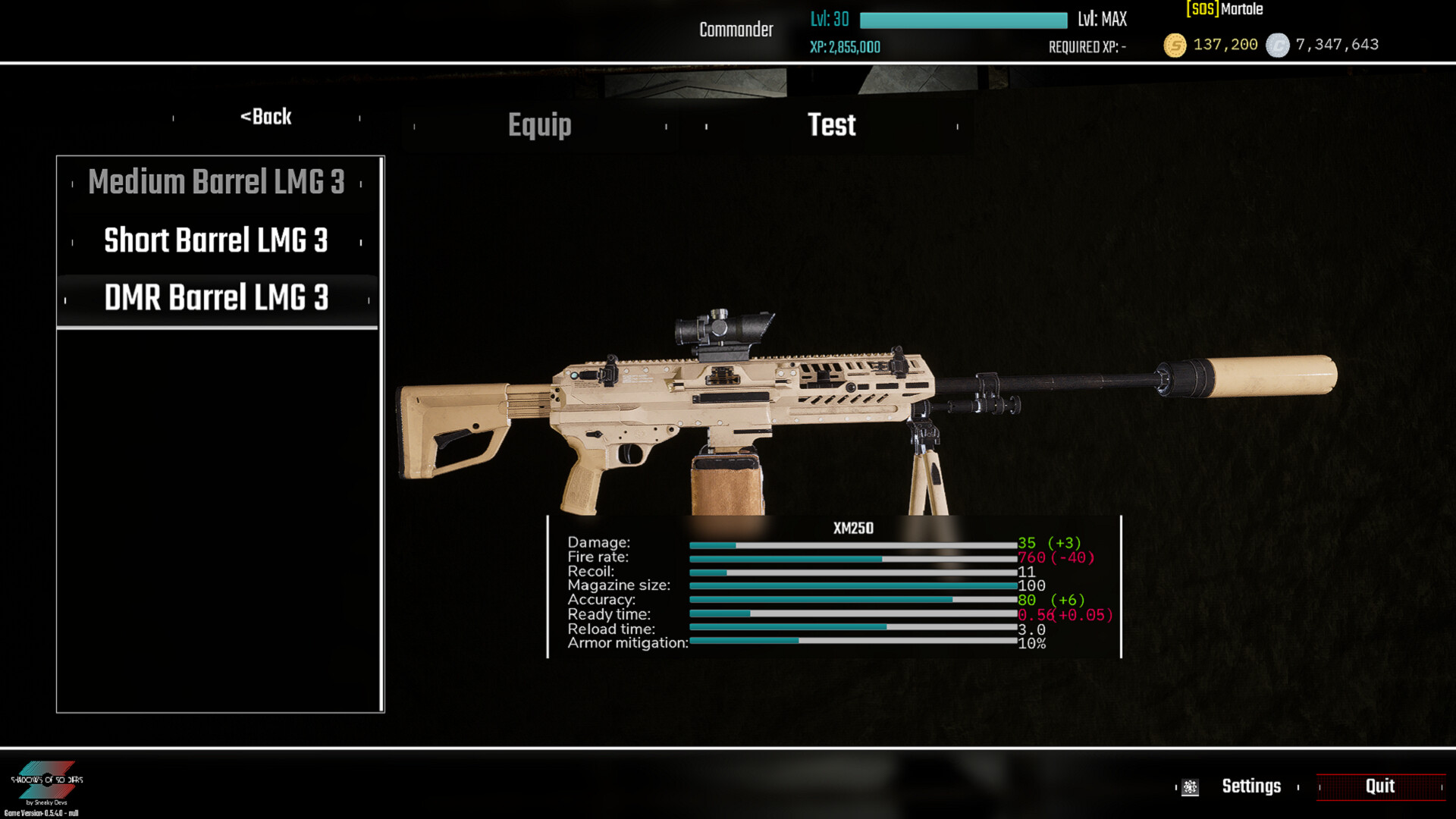This screenshot has height=819, width=1456.
Task: Choose Short Barrel LMG 3
Action: coord(216,240)
